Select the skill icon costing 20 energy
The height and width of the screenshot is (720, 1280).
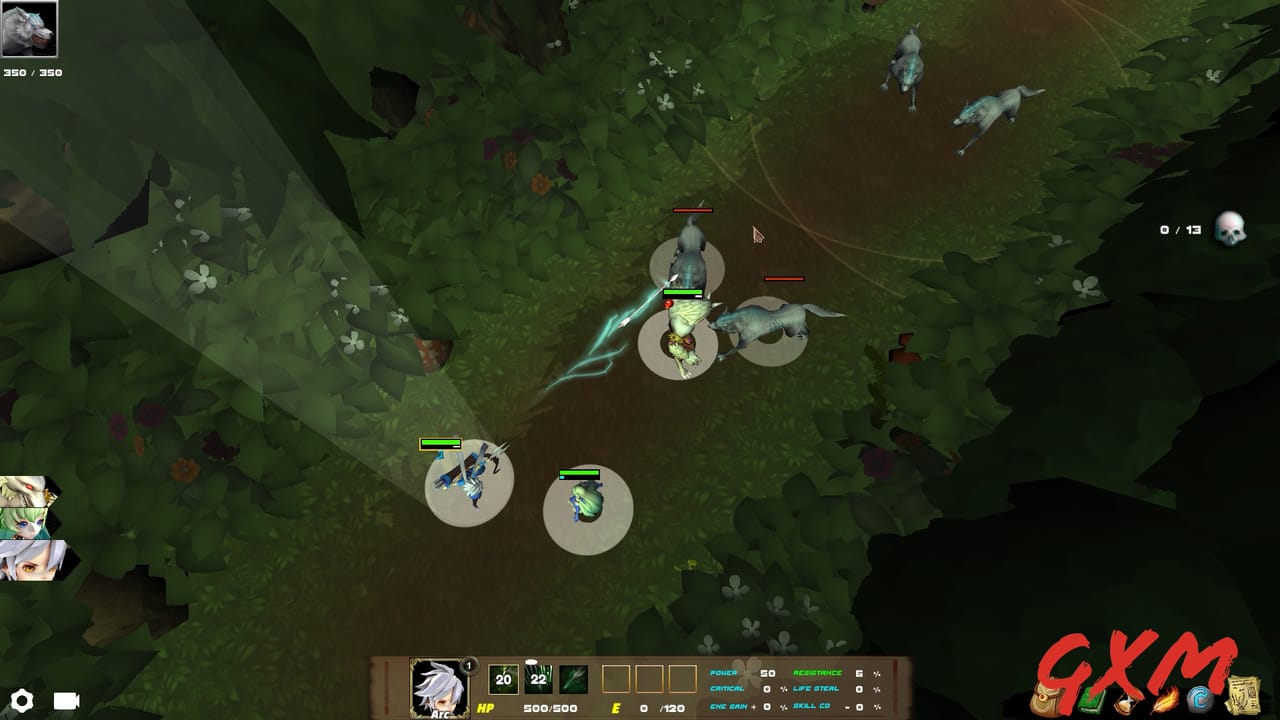click(x=503, y=677)
